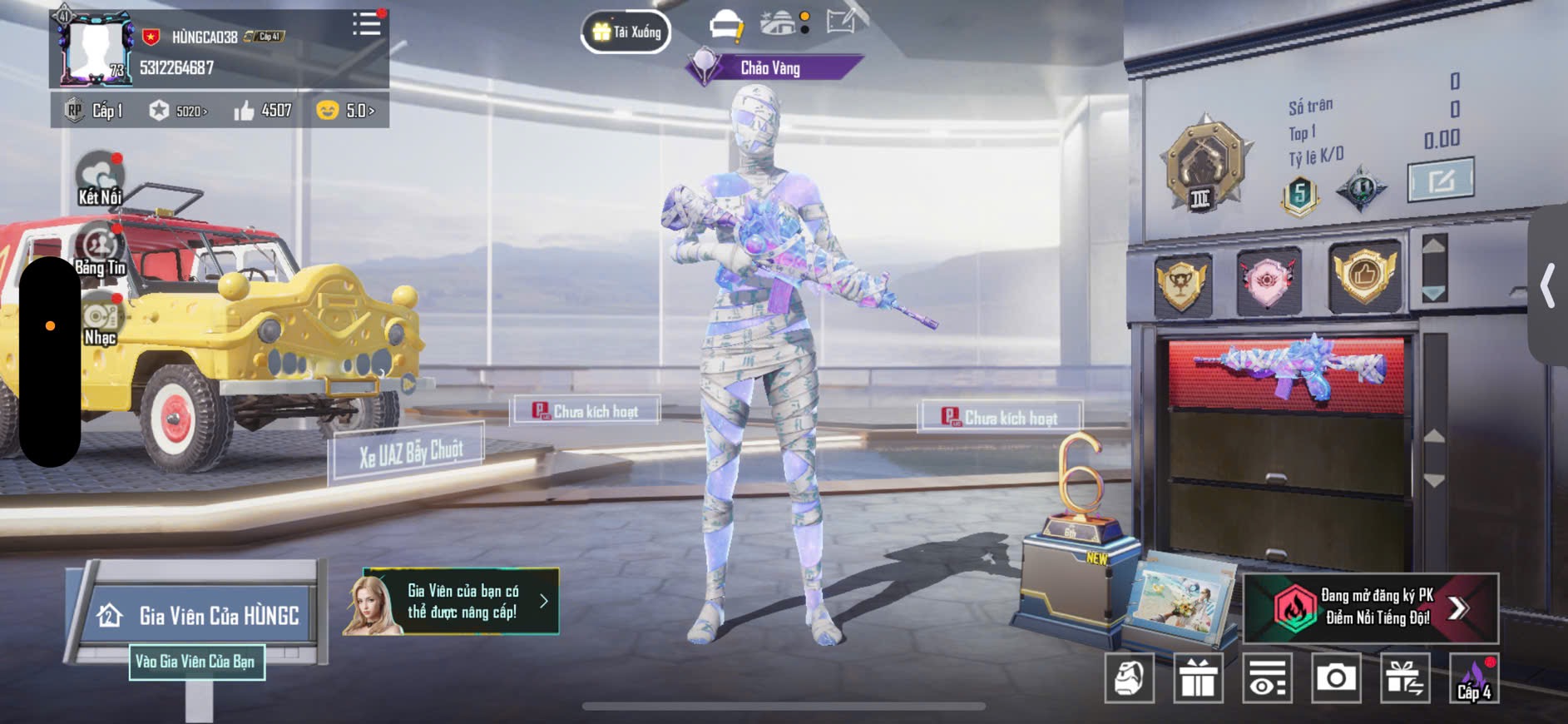Open the profile visibility eye-list button
Image resolution: width=1568 pixels, height=724 pixels.
(x=1267, y=678)
